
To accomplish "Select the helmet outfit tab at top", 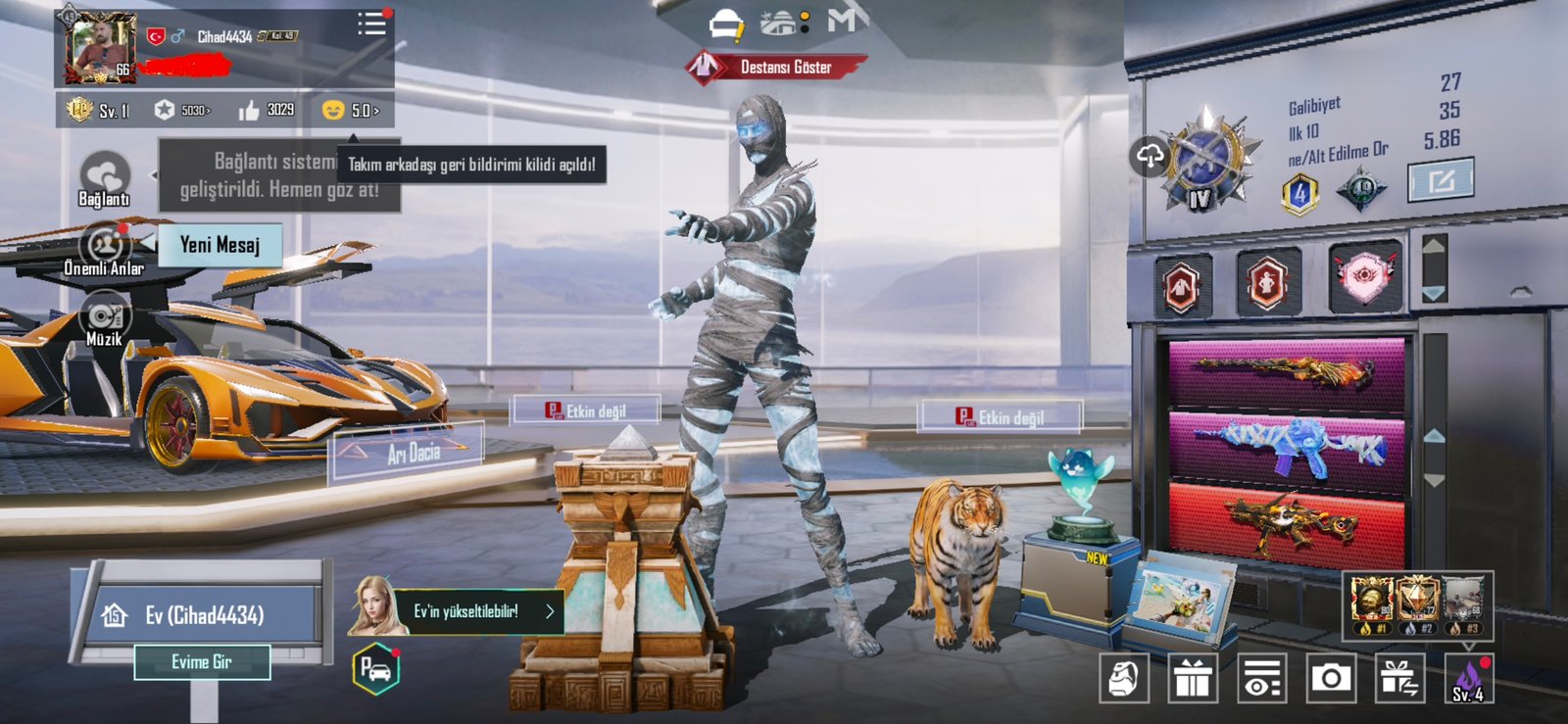I will pyautogui.click(x=726, y=24).
